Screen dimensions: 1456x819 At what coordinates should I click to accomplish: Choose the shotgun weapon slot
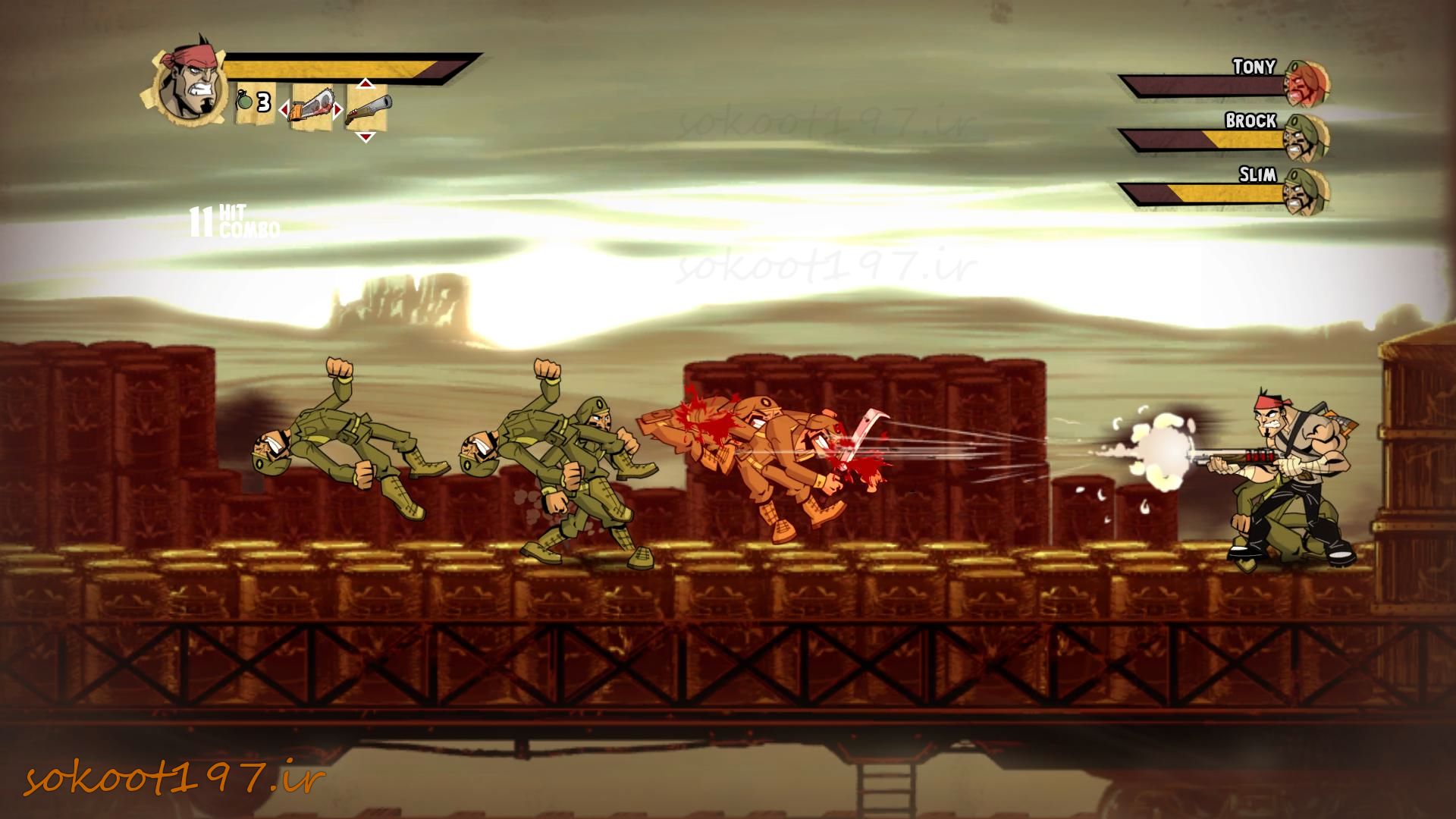367,110
